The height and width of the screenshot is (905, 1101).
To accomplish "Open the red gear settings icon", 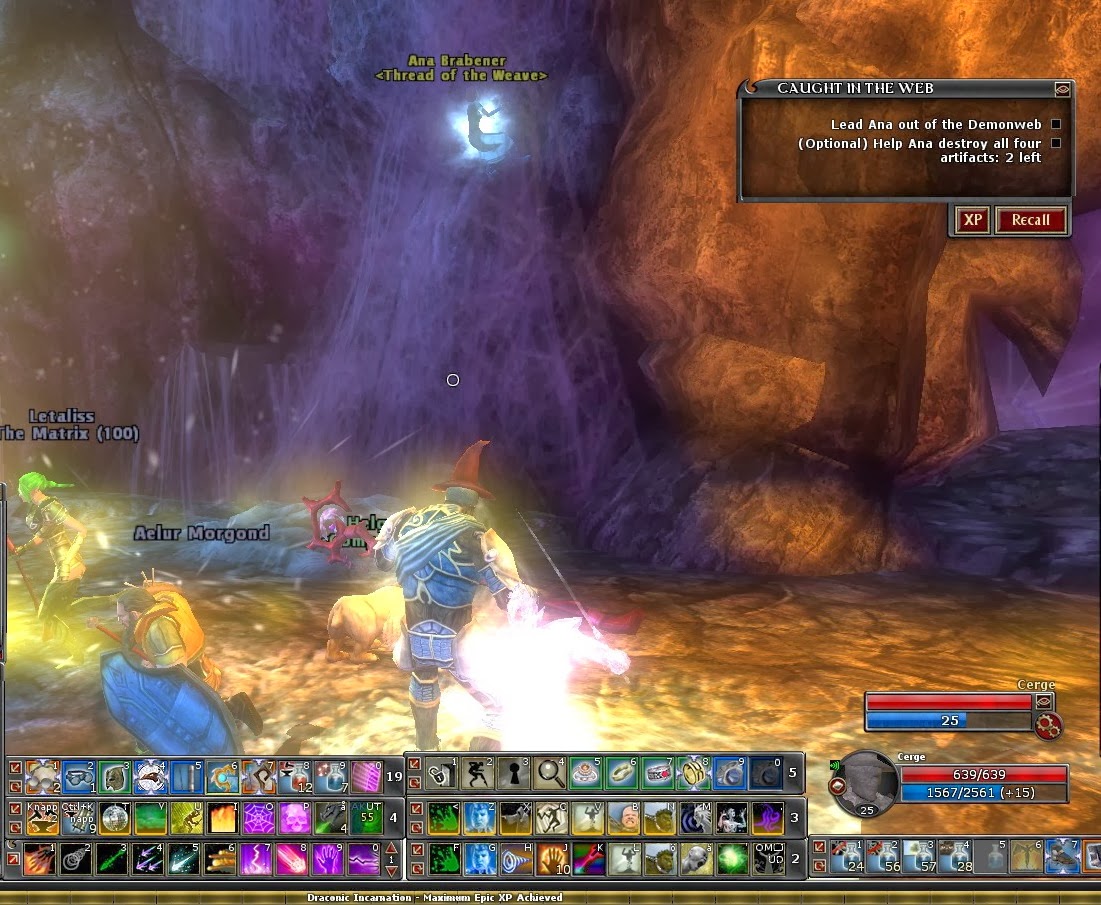I will pos(1048,727).
